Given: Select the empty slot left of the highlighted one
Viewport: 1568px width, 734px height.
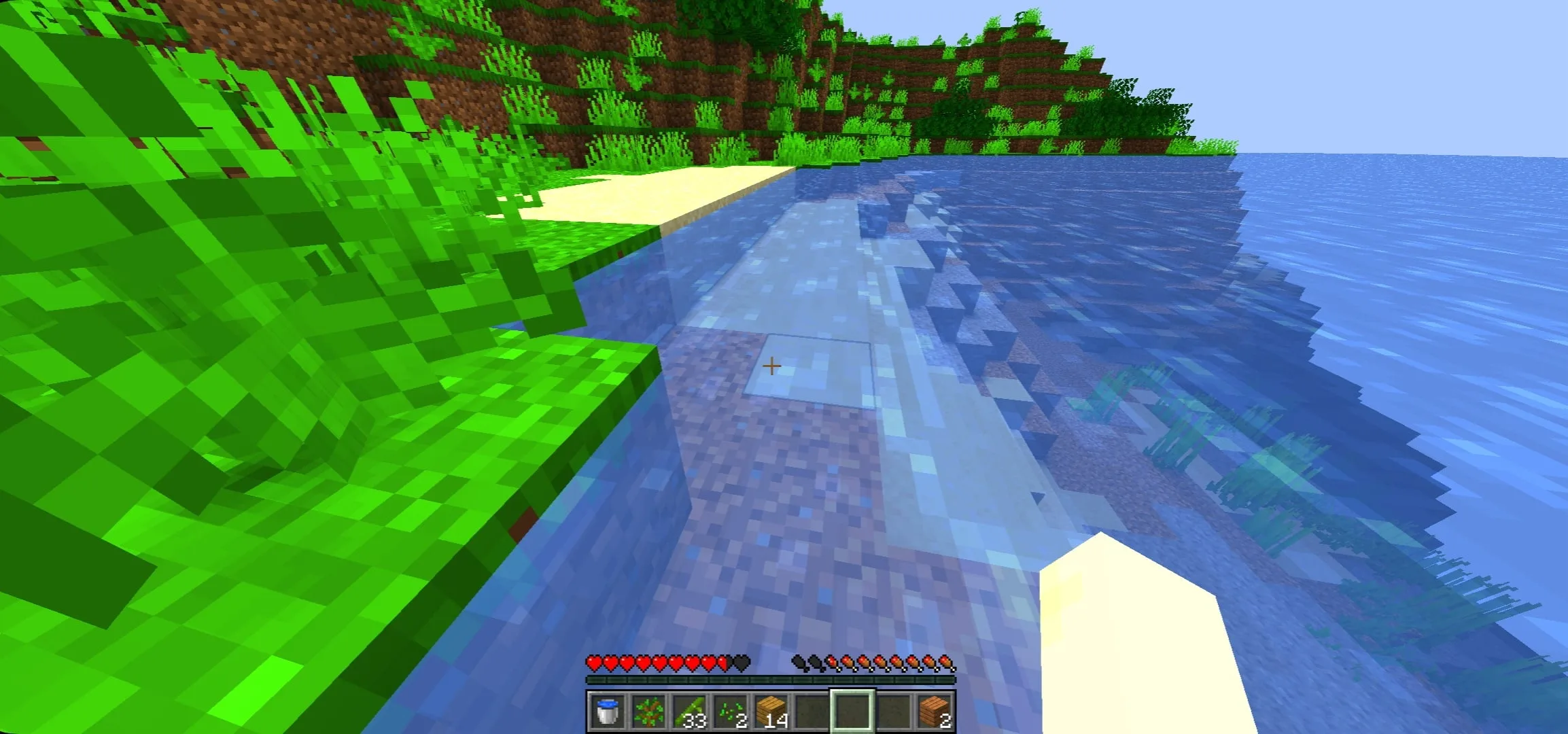Looking at the screenshot, I should pos(810,710).
